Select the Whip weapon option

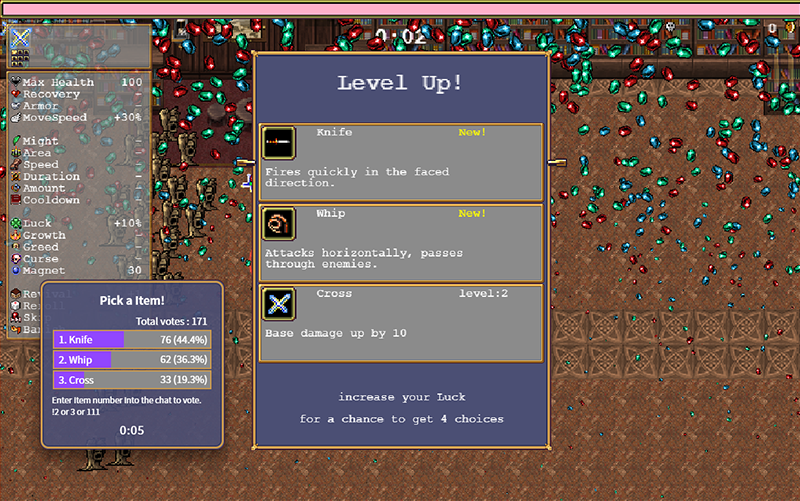click(401, 242)
